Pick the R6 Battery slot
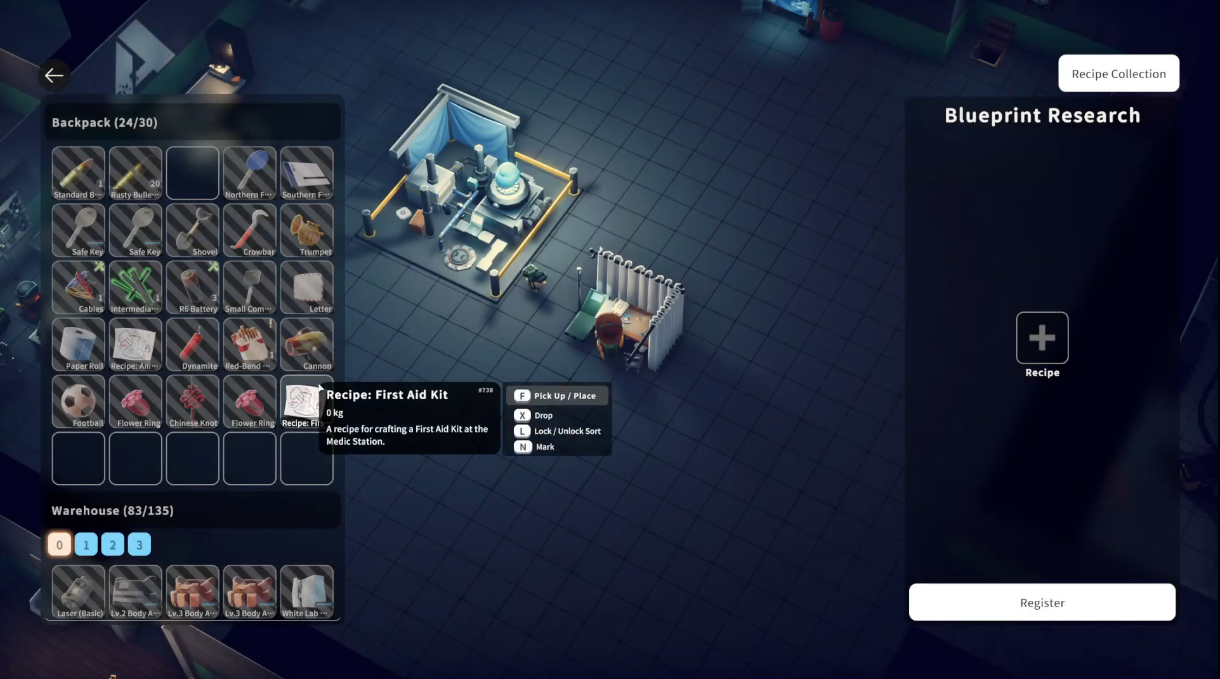Screen dimensions: 1220x679 click(192, 287)
